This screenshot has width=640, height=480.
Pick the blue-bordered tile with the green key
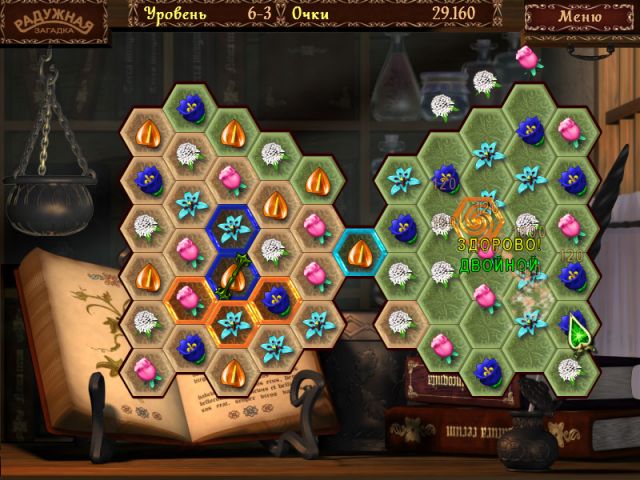(x=233, y=272)
